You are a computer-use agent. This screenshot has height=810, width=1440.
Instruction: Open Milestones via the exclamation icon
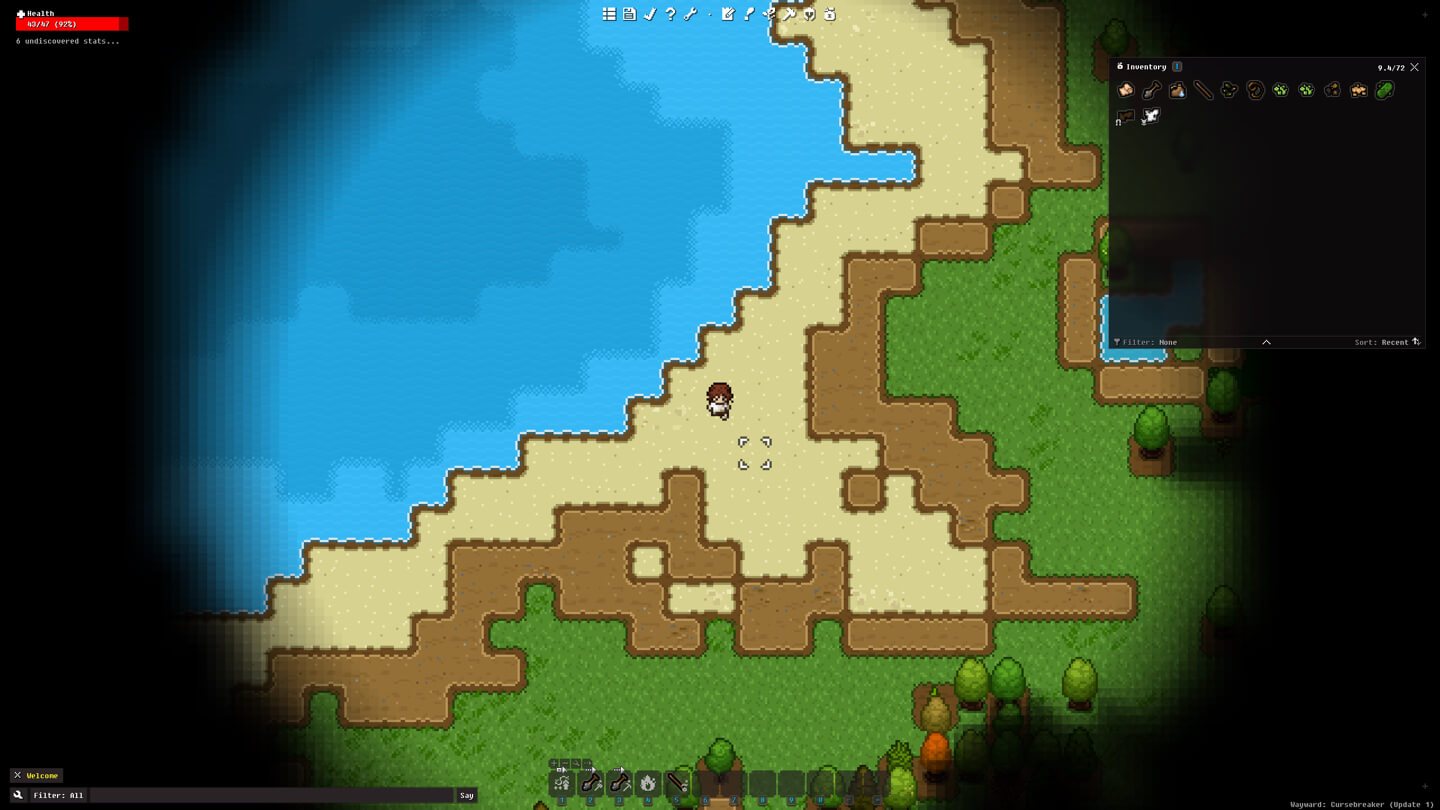point(748,14)
